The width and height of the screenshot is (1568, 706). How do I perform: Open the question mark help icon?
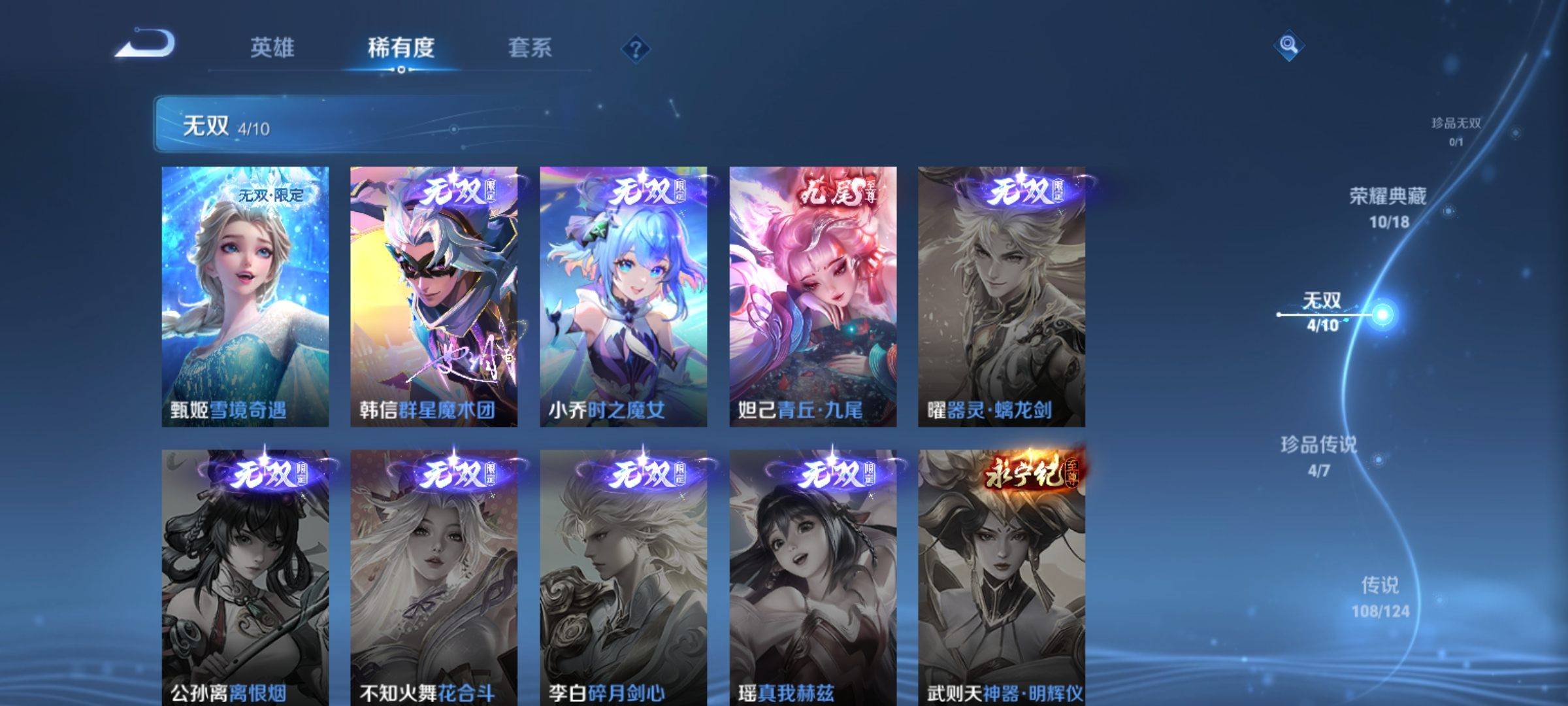pos(635,49)
